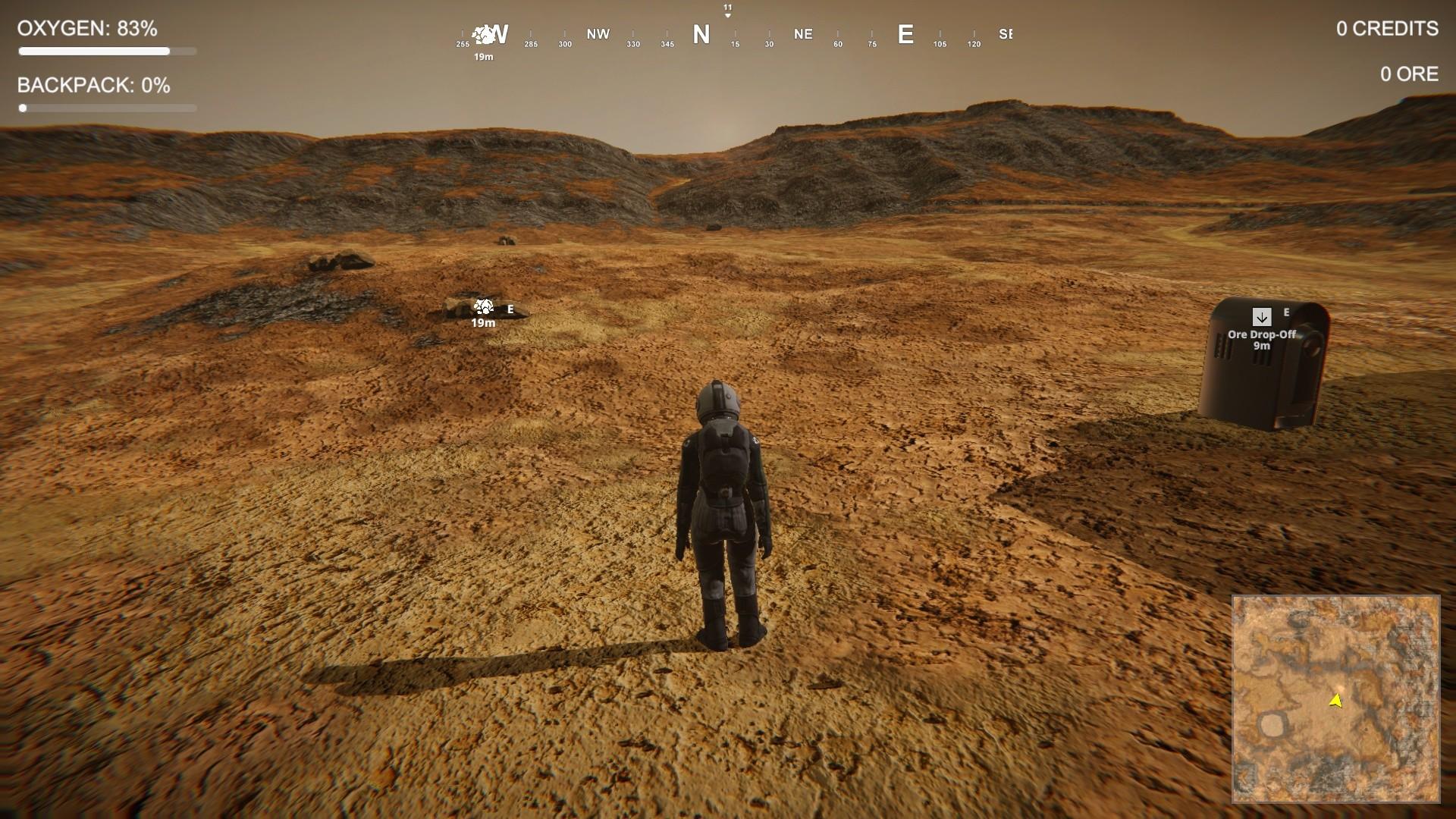1456x819 pixels.
Task: Click the heading indicator showing 11
Action: (729, 8)
